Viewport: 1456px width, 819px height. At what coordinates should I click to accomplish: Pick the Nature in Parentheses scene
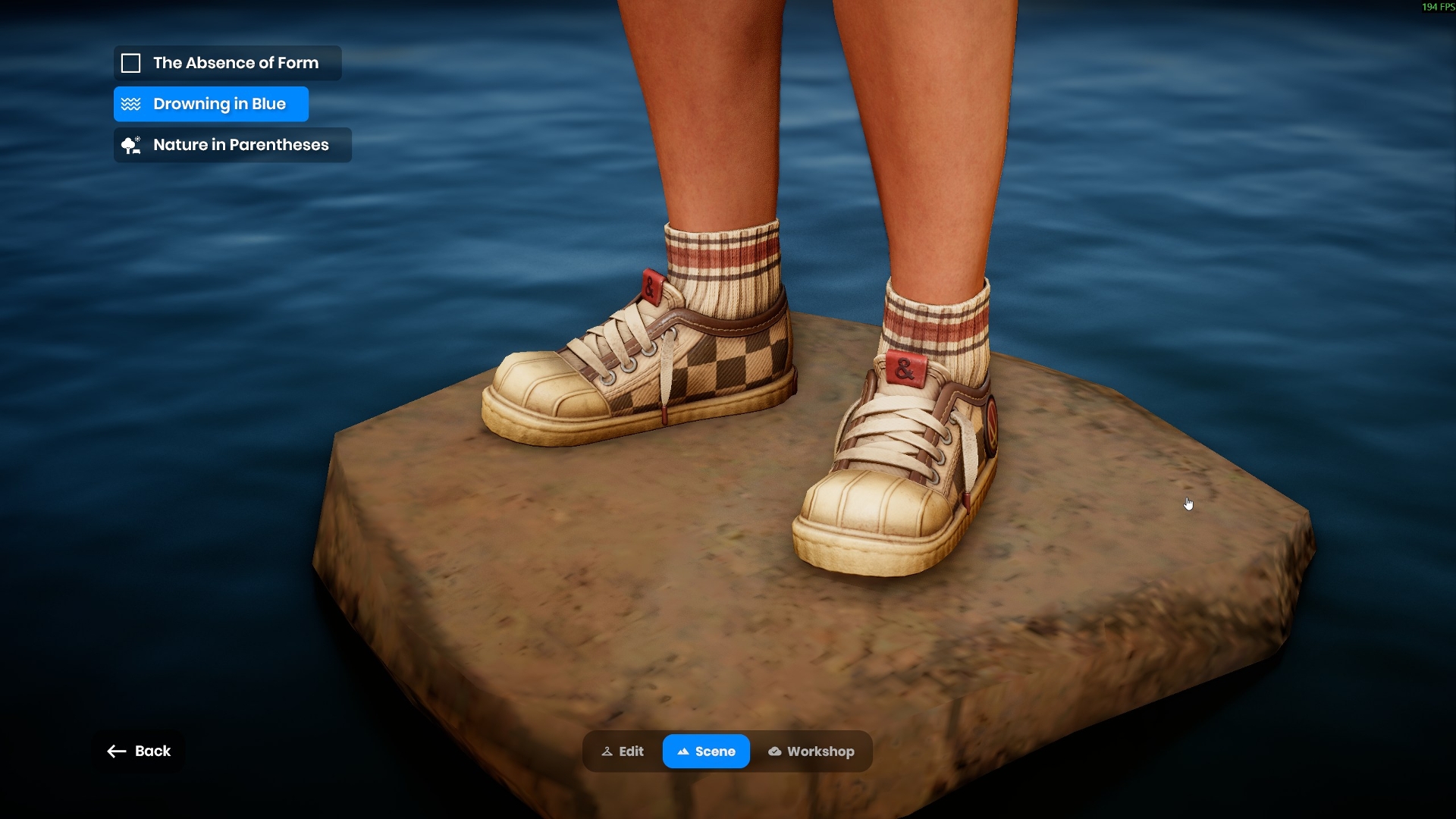pyautogui.click(x=232, y=145)
